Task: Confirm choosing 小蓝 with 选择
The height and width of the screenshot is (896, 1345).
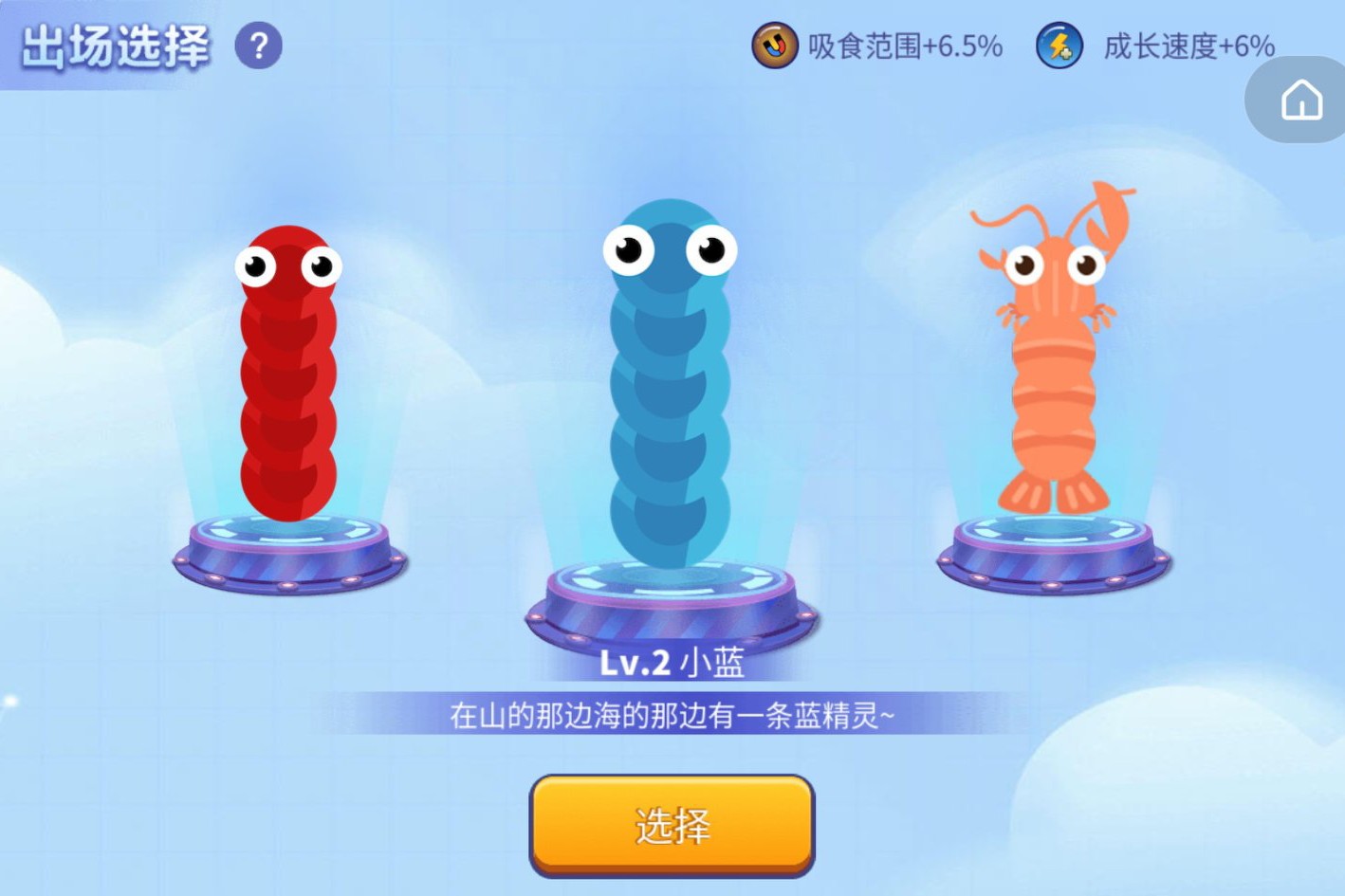Action: (671, 825)
